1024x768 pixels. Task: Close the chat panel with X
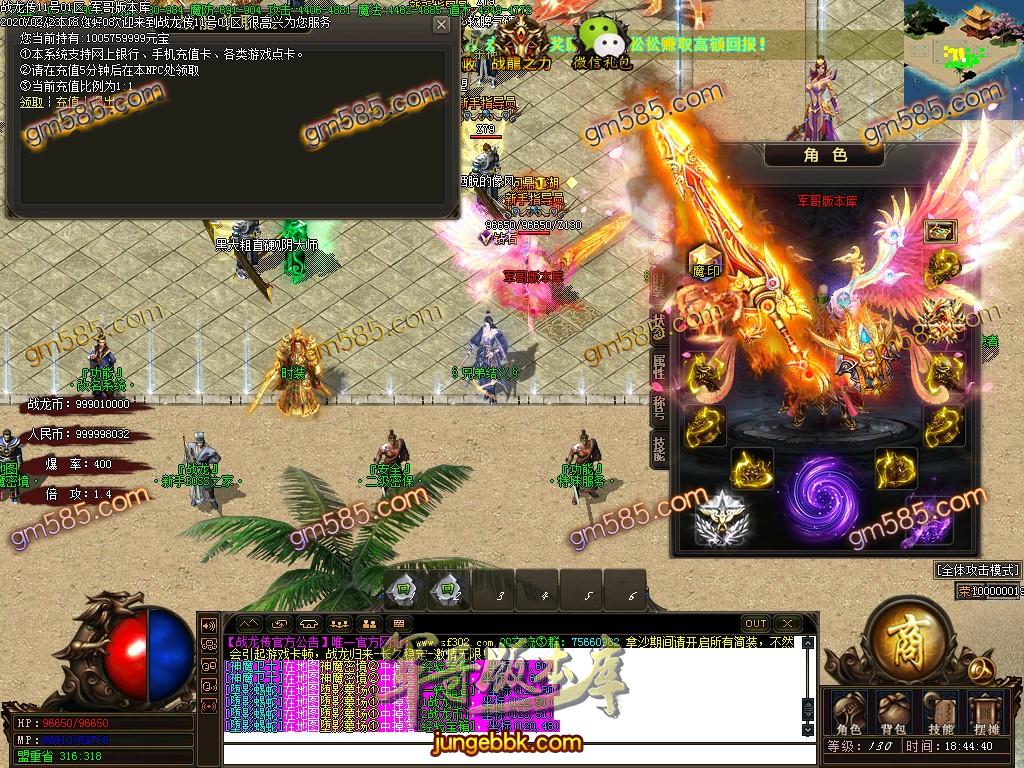tap(788, 624)
